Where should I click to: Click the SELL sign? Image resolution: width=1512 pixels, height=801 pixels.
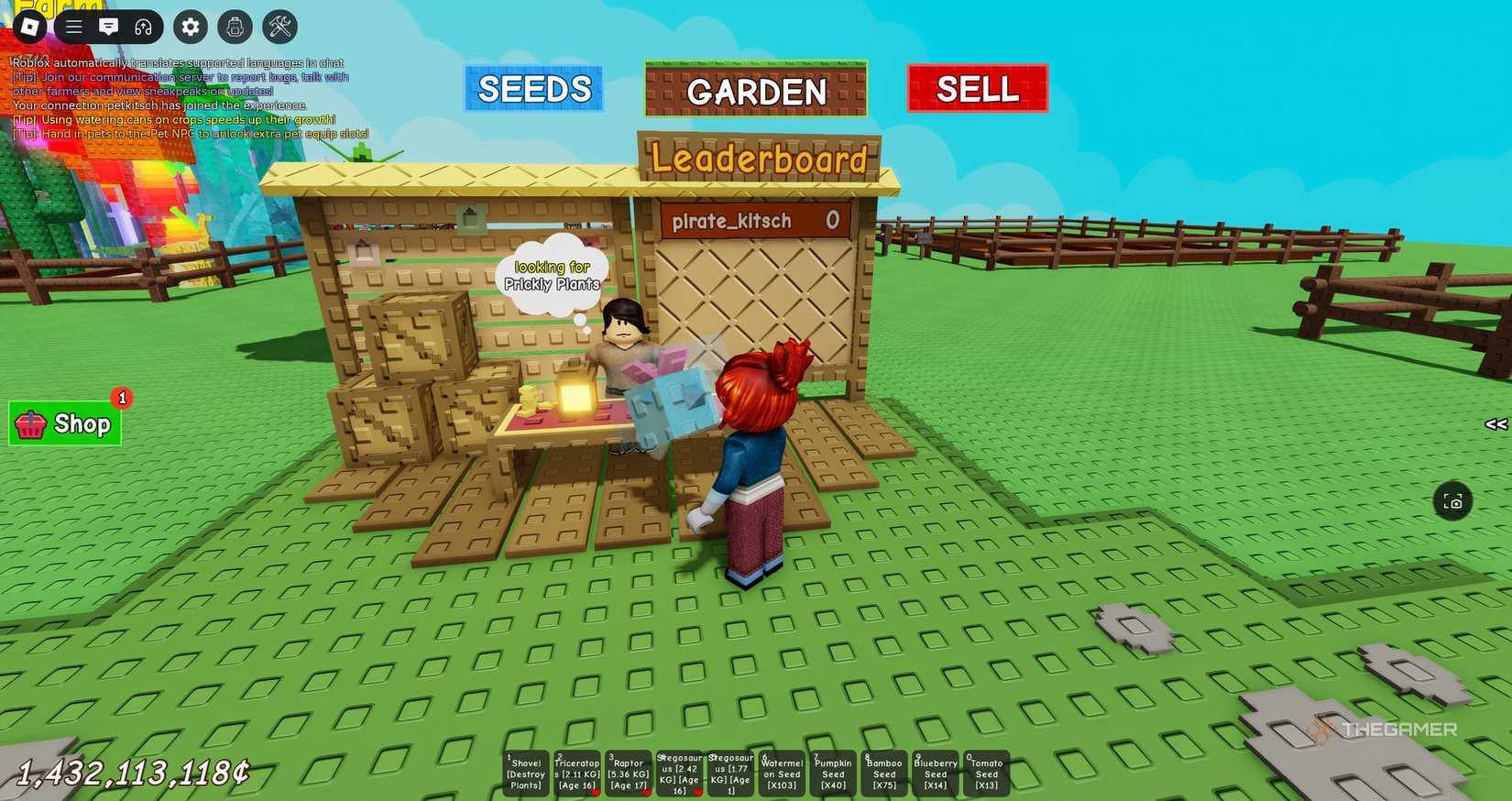pos(976,88)
